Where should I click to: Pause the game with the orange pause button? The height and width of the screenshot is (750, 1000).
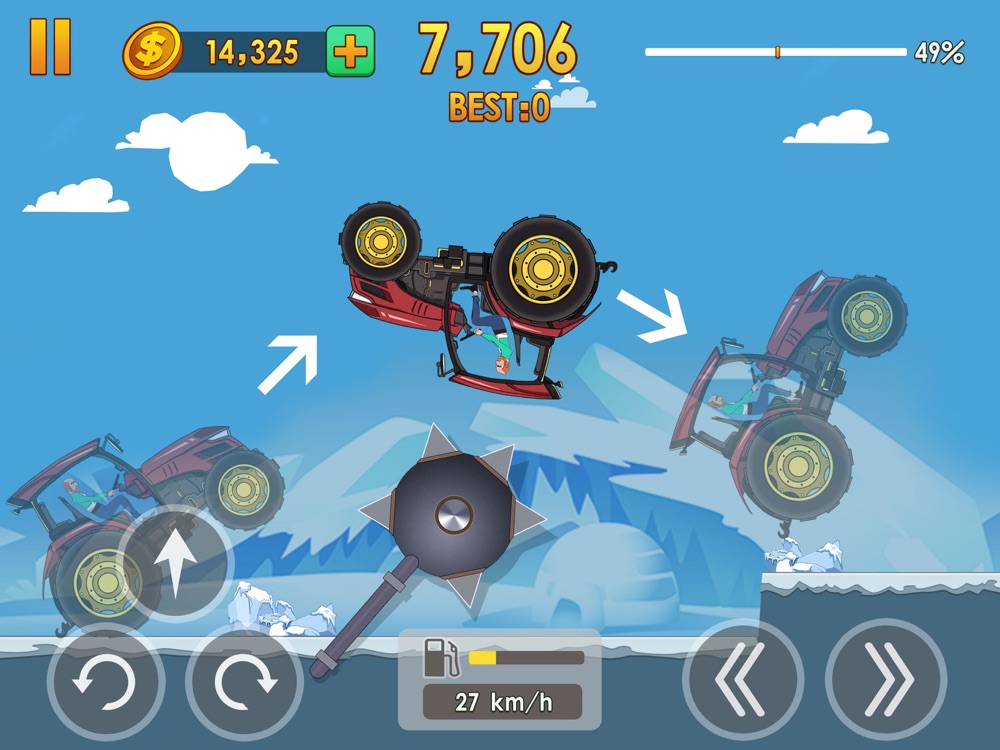[x=50, y=47]
